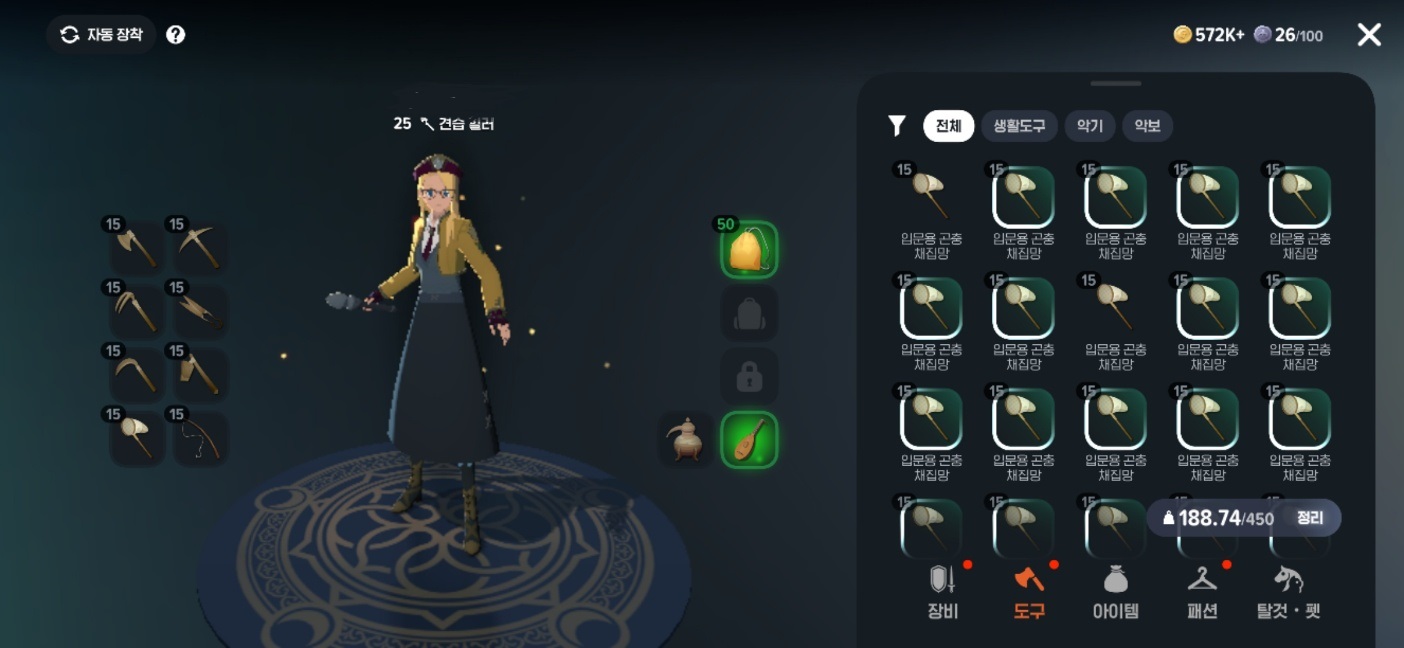Screen dimensions: 1404x648
Task: Switch to the 악기 filter tab
Action: click(1090, 126)
